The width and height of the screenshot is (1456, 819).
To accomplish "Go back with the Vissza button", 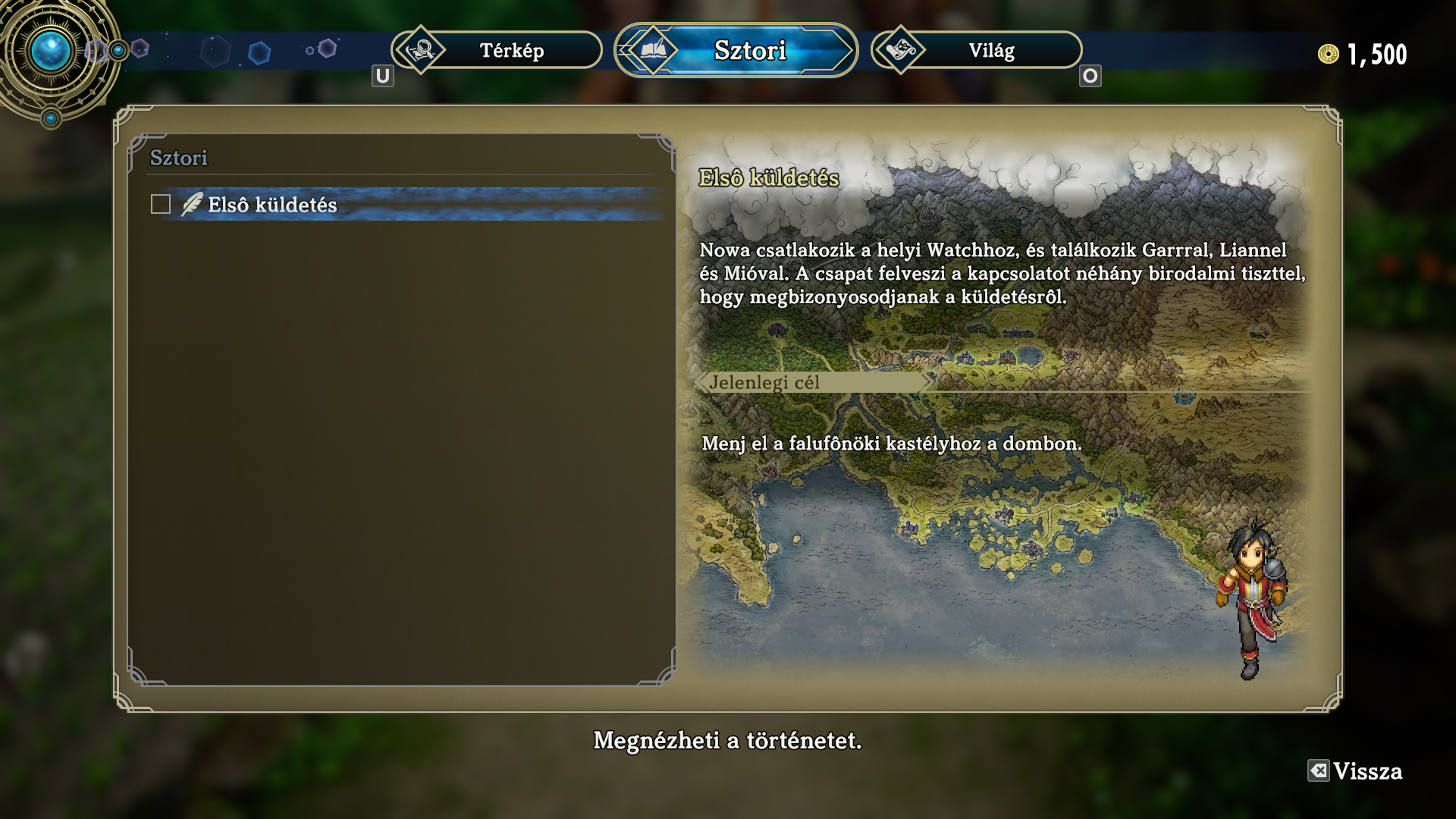I will click(1356, 771).
